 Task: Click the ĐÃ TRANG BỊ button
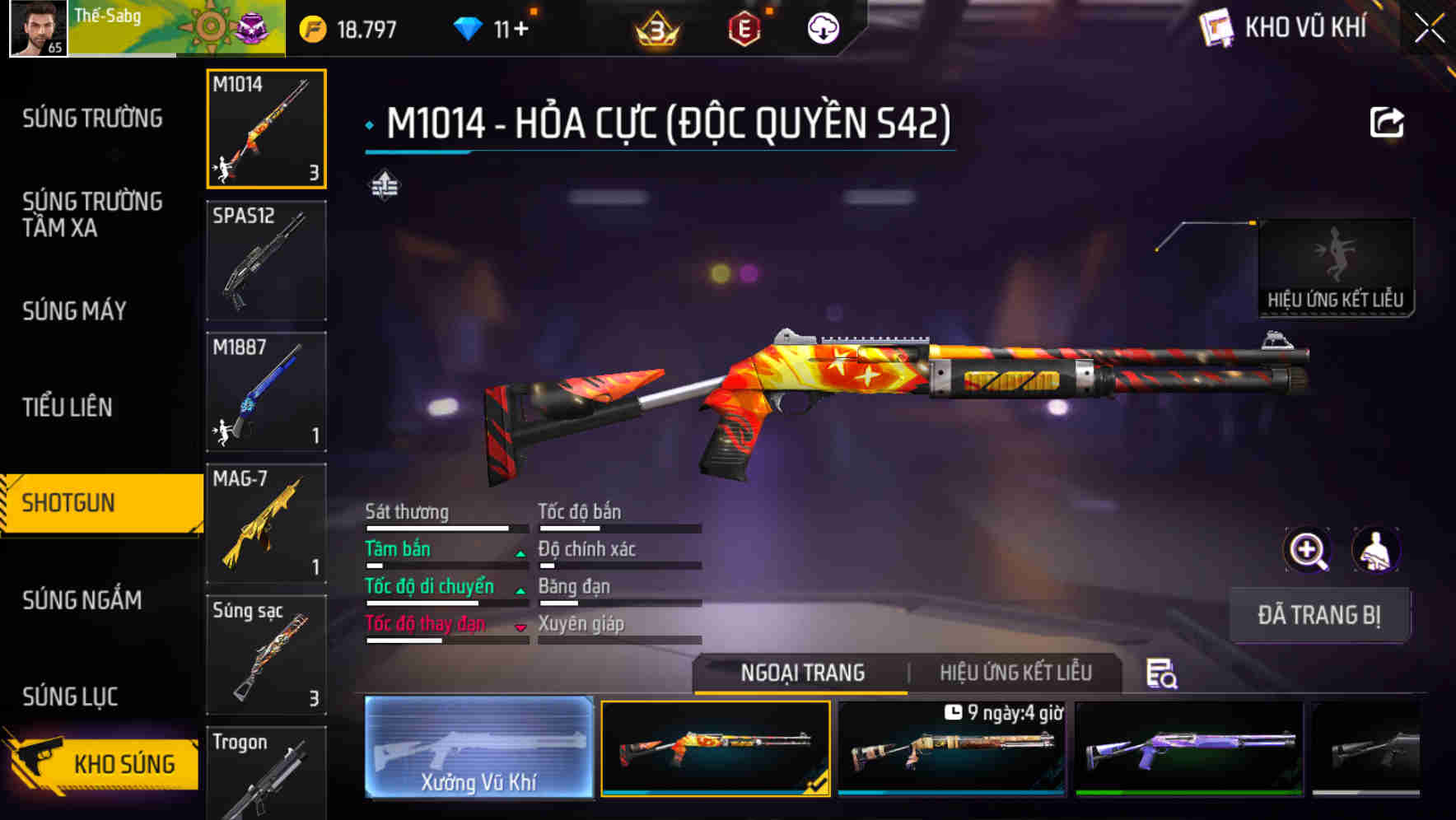click(1318, 615)
